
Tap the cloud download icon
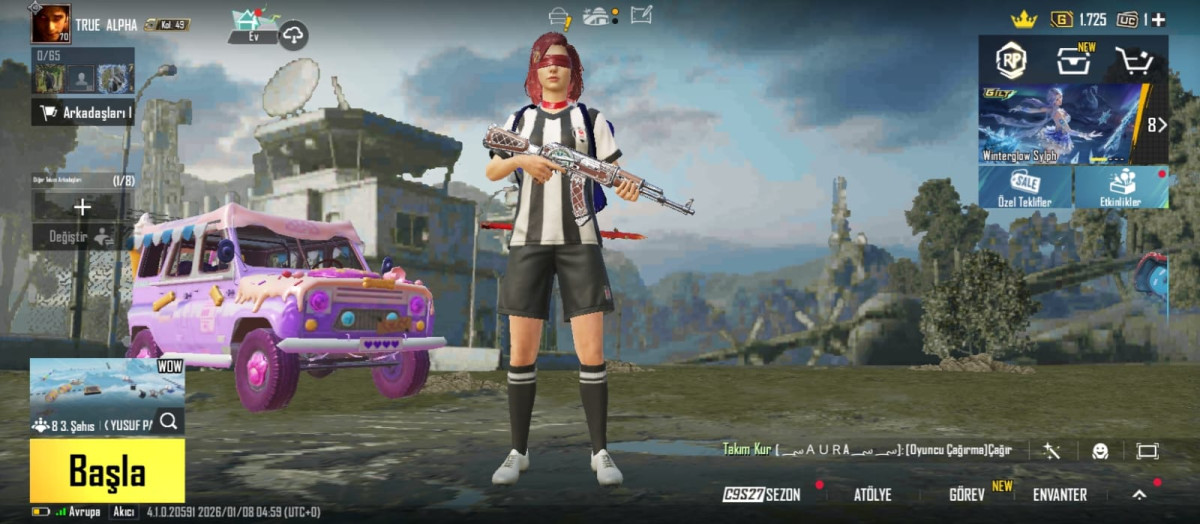point(293,35)
